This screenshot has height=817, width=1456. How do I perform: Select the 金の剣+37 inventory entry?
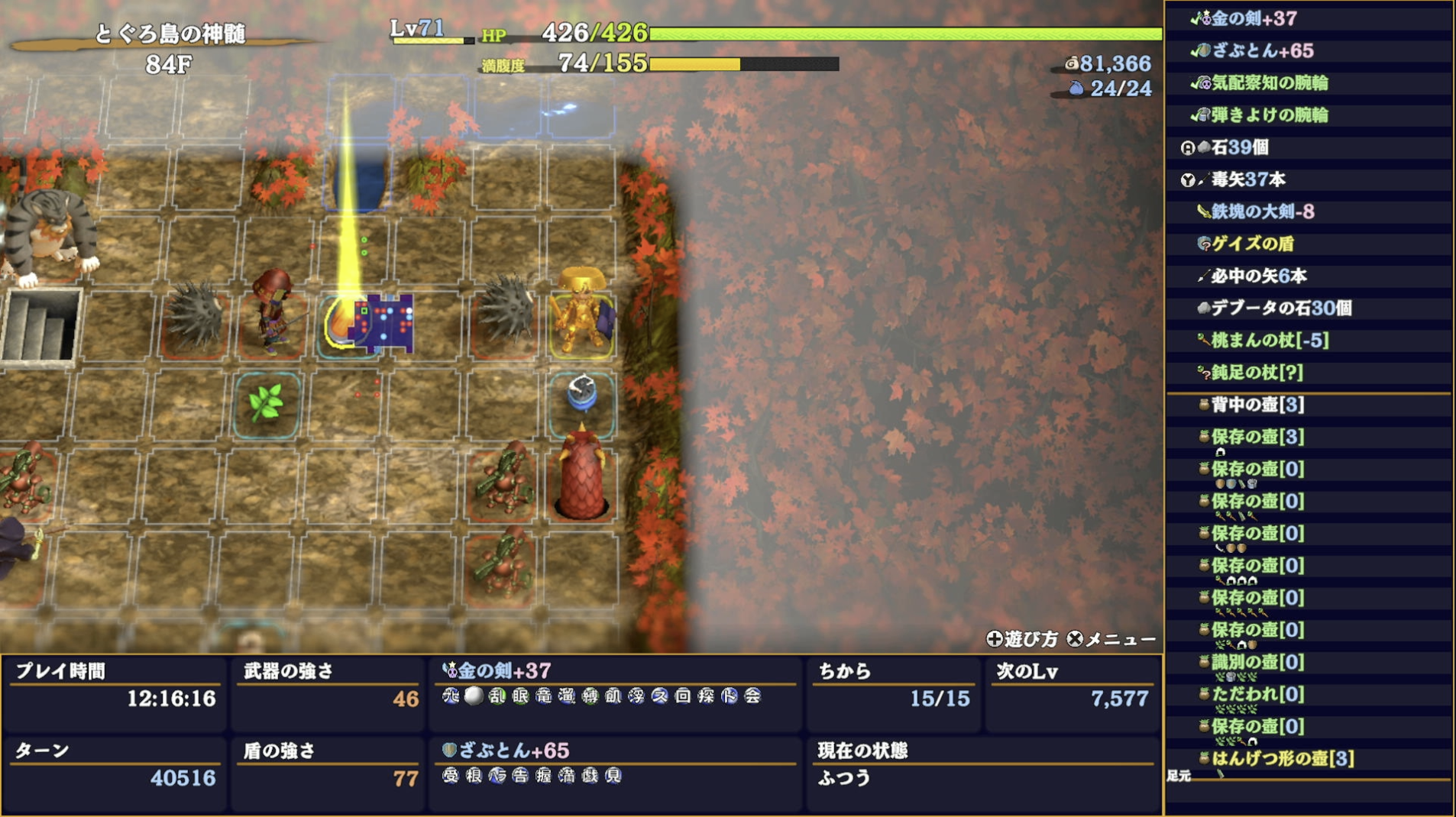(1253, 18)
